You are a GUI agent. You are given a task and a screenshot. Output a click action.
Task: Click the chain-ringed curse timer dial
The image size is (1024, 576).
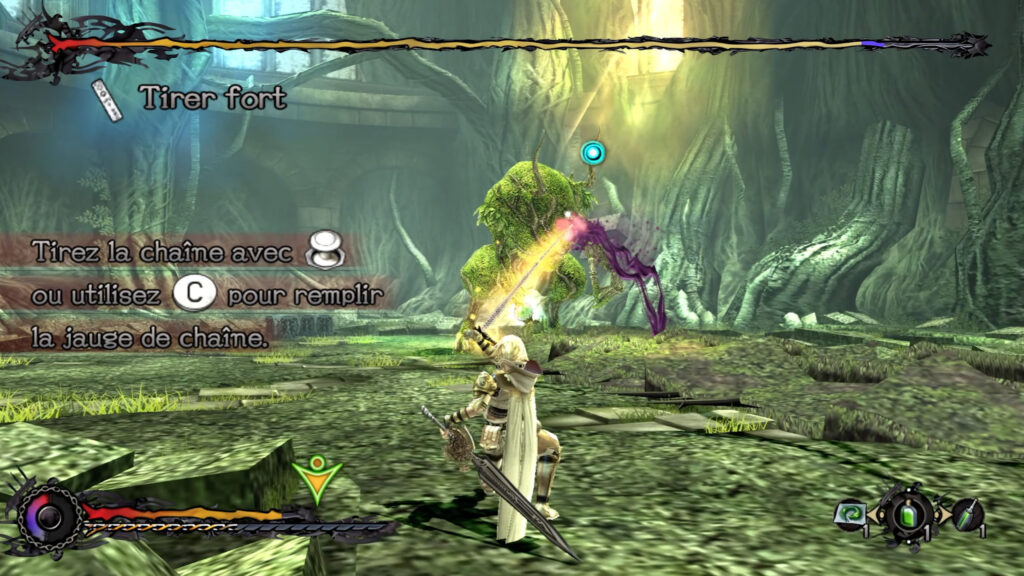point(48,517)
